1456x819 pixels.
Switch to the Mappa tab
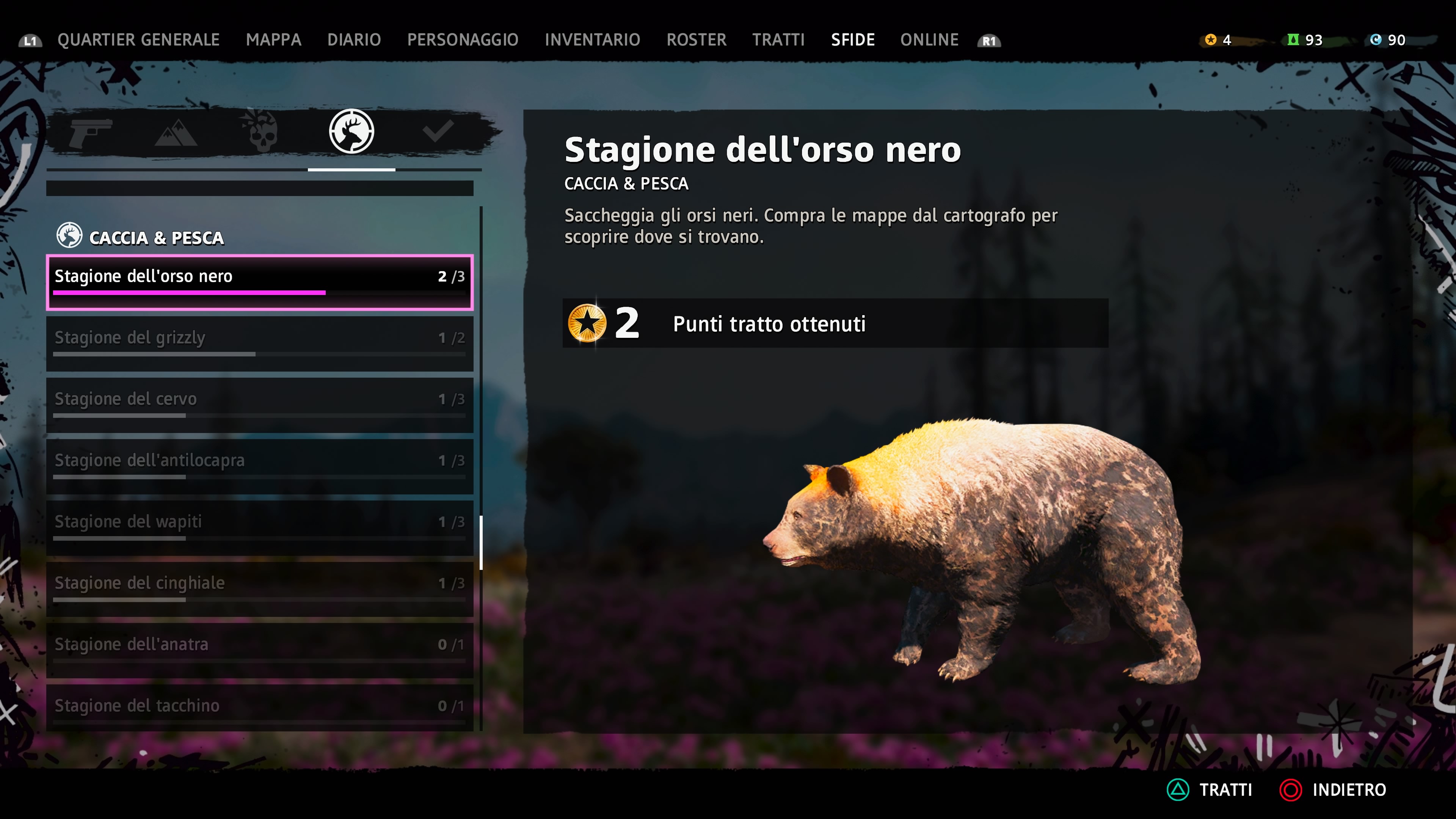[273, 40]
